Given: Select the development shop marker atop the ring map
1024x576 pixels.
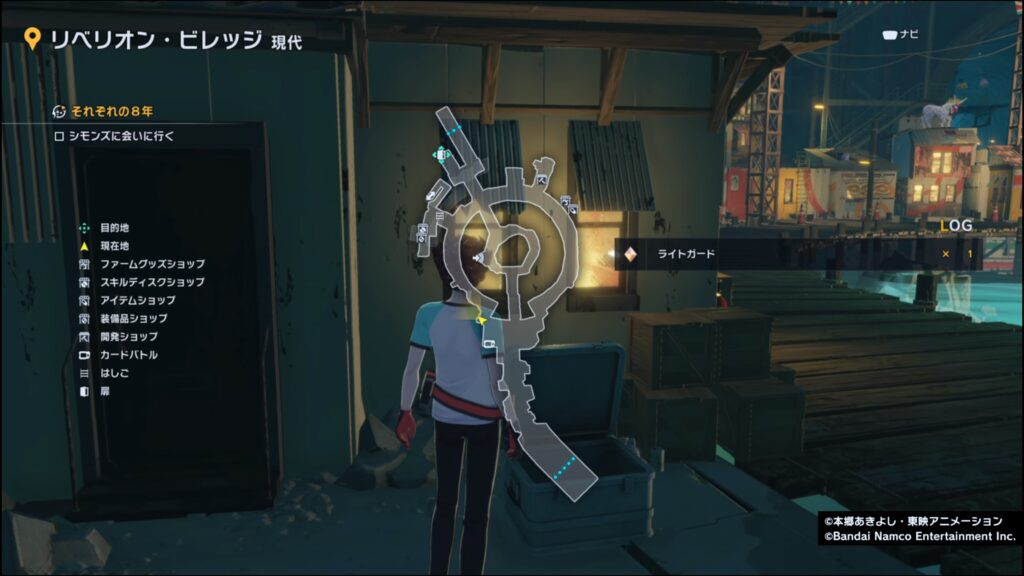Looking at the screenshot, I should pyautogui.click(x=543, y=181).
